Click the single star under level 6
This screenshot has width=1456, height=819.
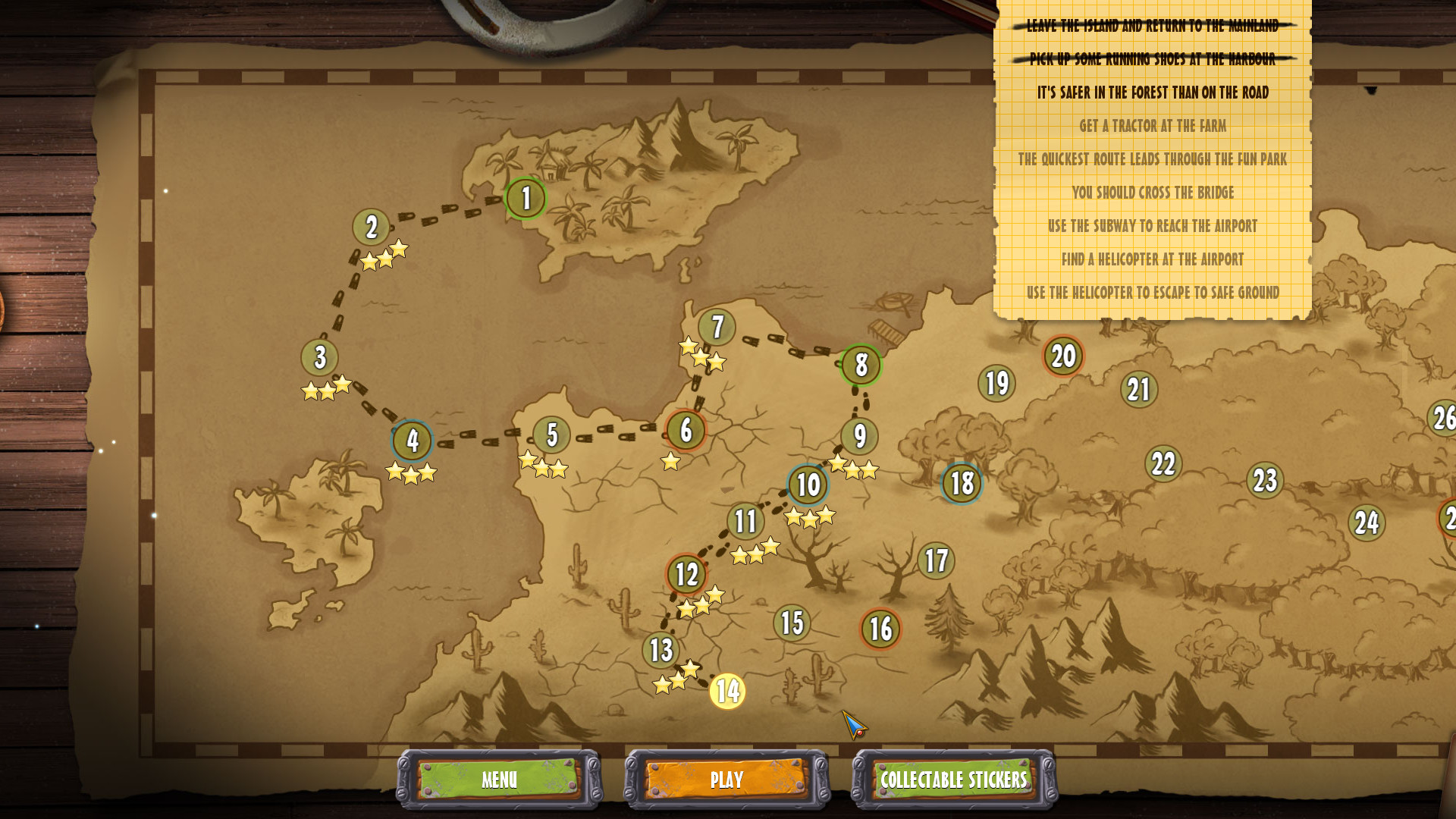[x=670, y=460]
